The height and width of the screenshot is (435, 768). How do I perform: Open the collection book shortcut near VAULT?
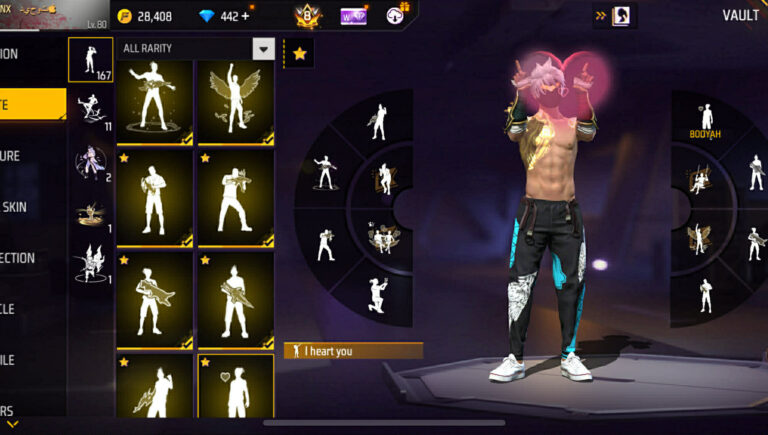tap(620, 15)
